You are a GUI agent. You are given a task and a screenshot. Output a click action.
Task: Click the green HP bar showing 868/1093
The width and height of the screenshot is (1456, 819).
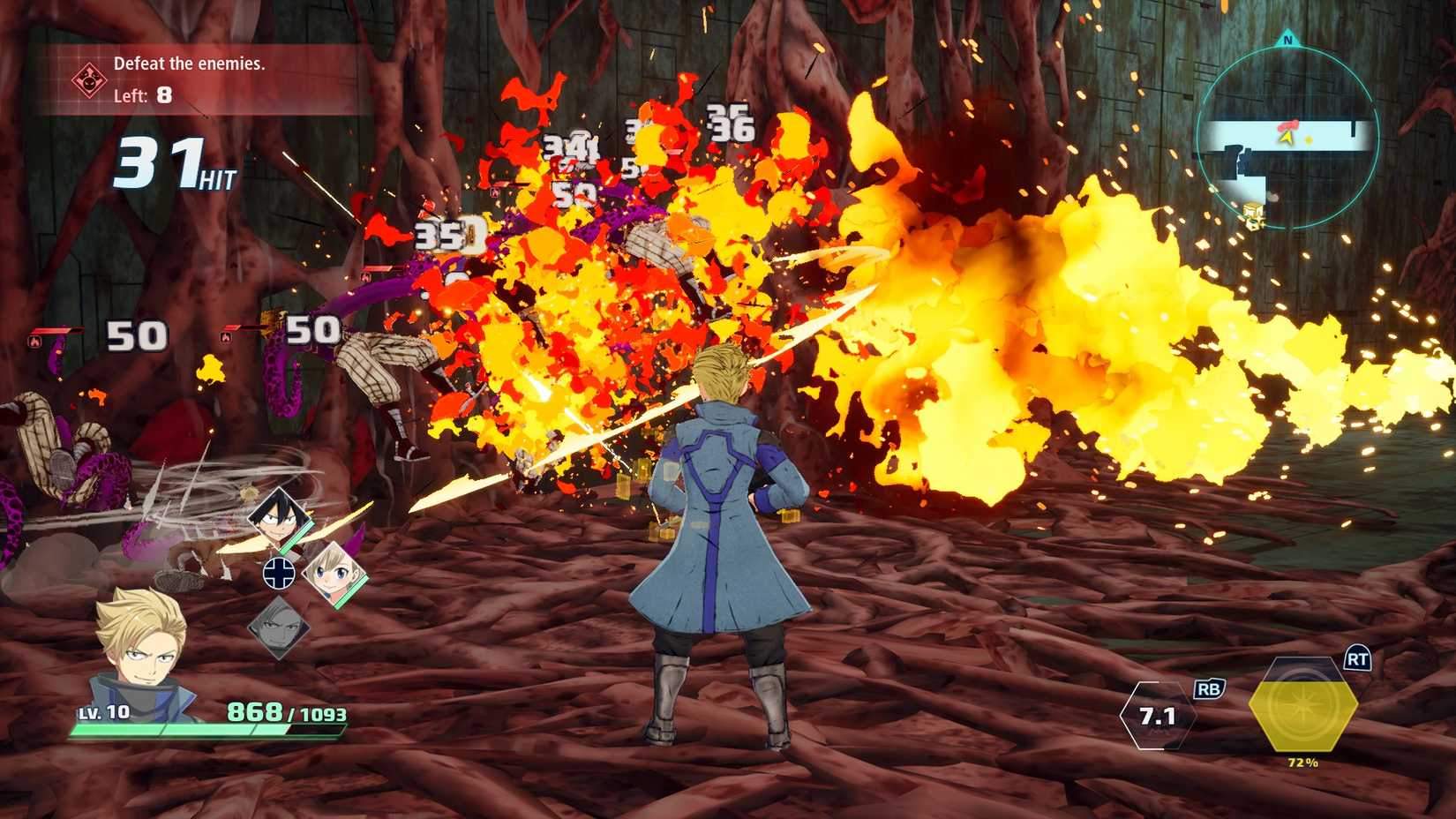[x=203, y=730]
